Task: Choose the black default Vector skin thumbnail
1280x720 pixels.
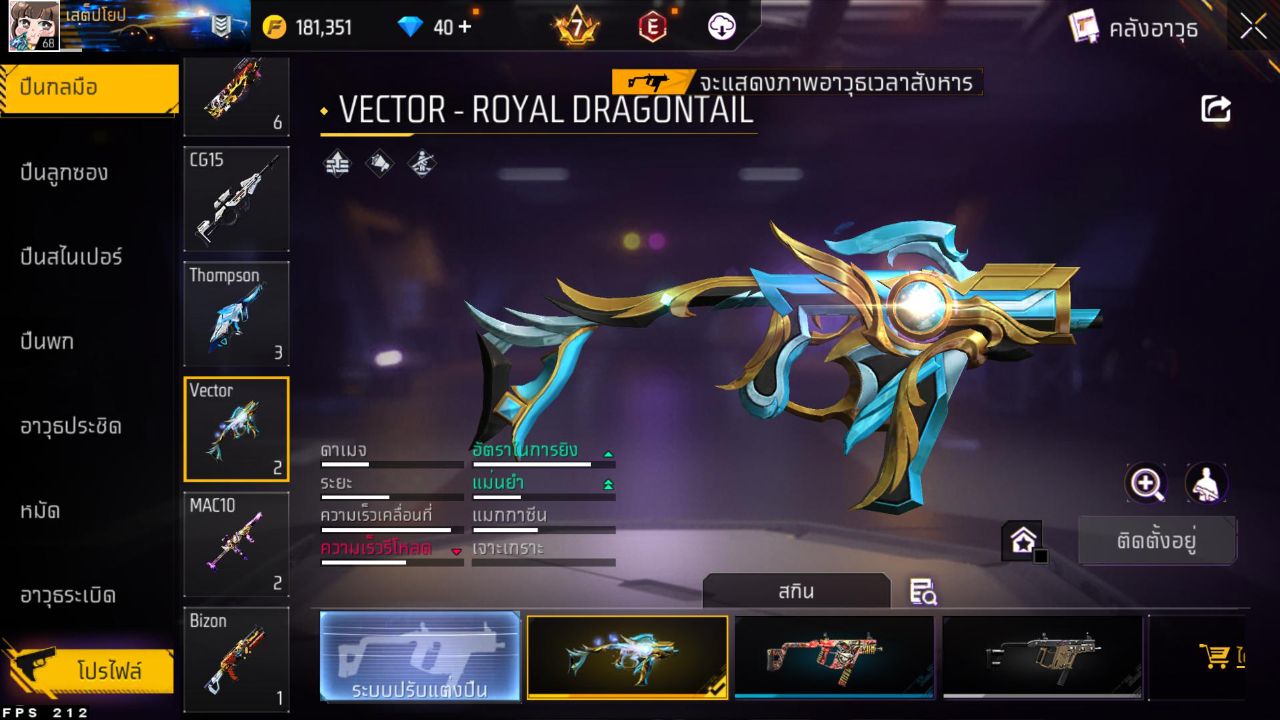Action: [x=1042, y=656]
